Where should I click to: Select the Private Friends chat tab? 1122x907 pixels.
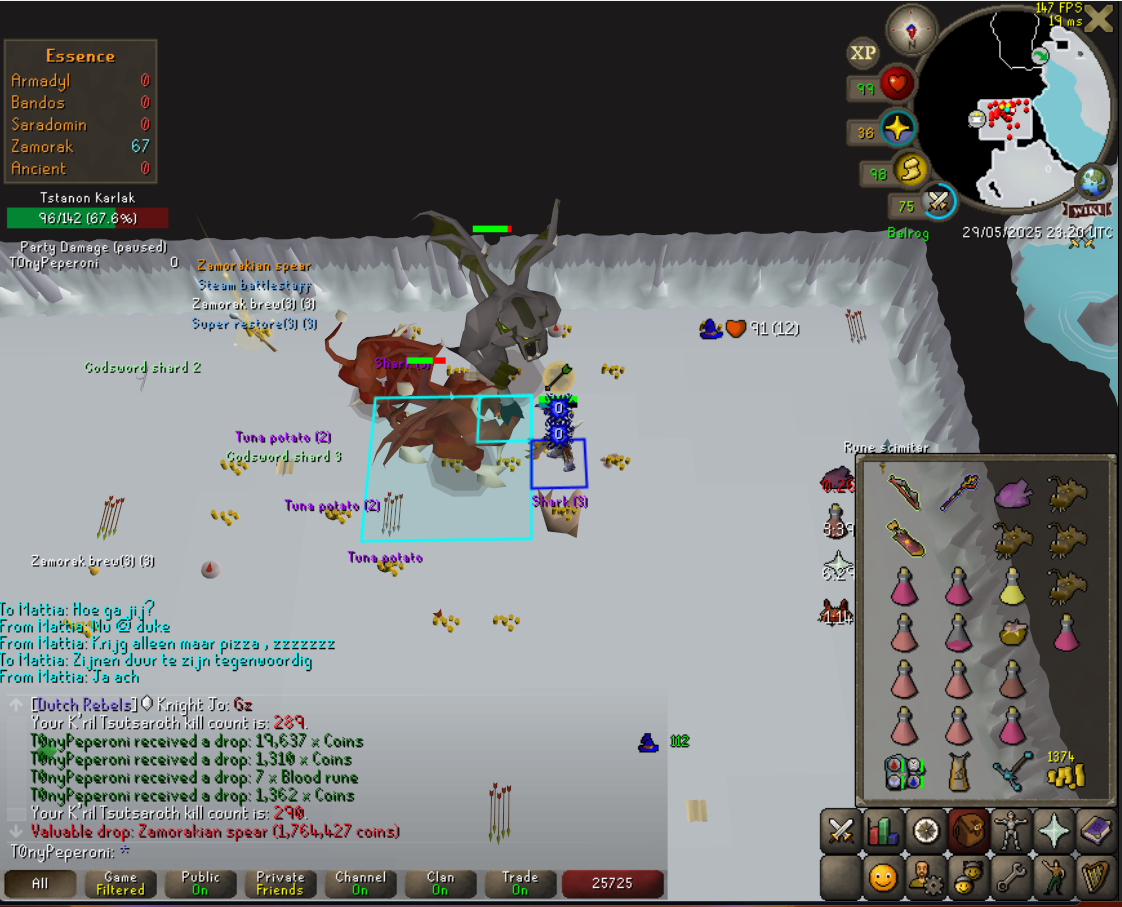coord(280,883)
